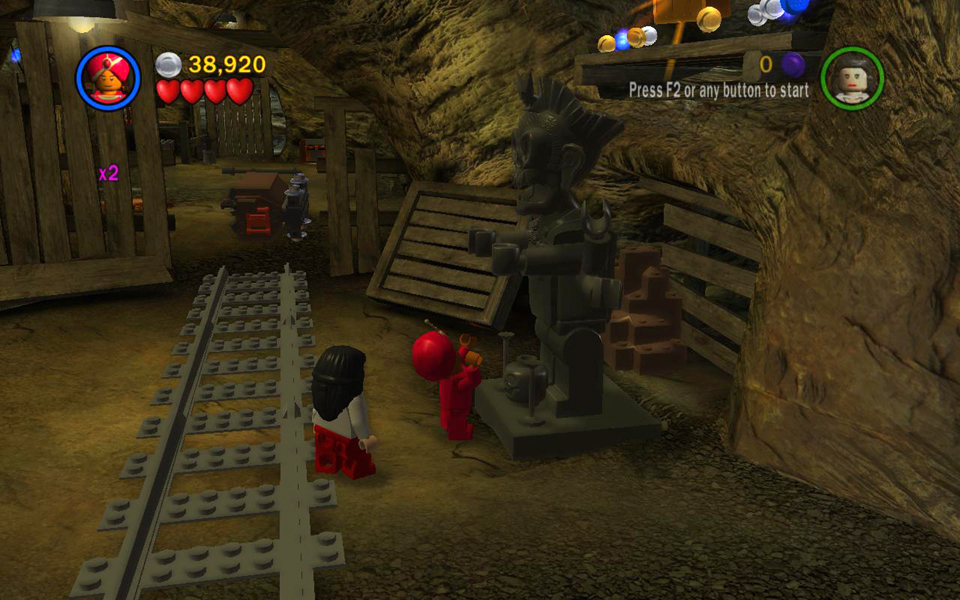Click player one's turbaned character portrait
Viewport: 960px width, 600px height.
[108, 77]
